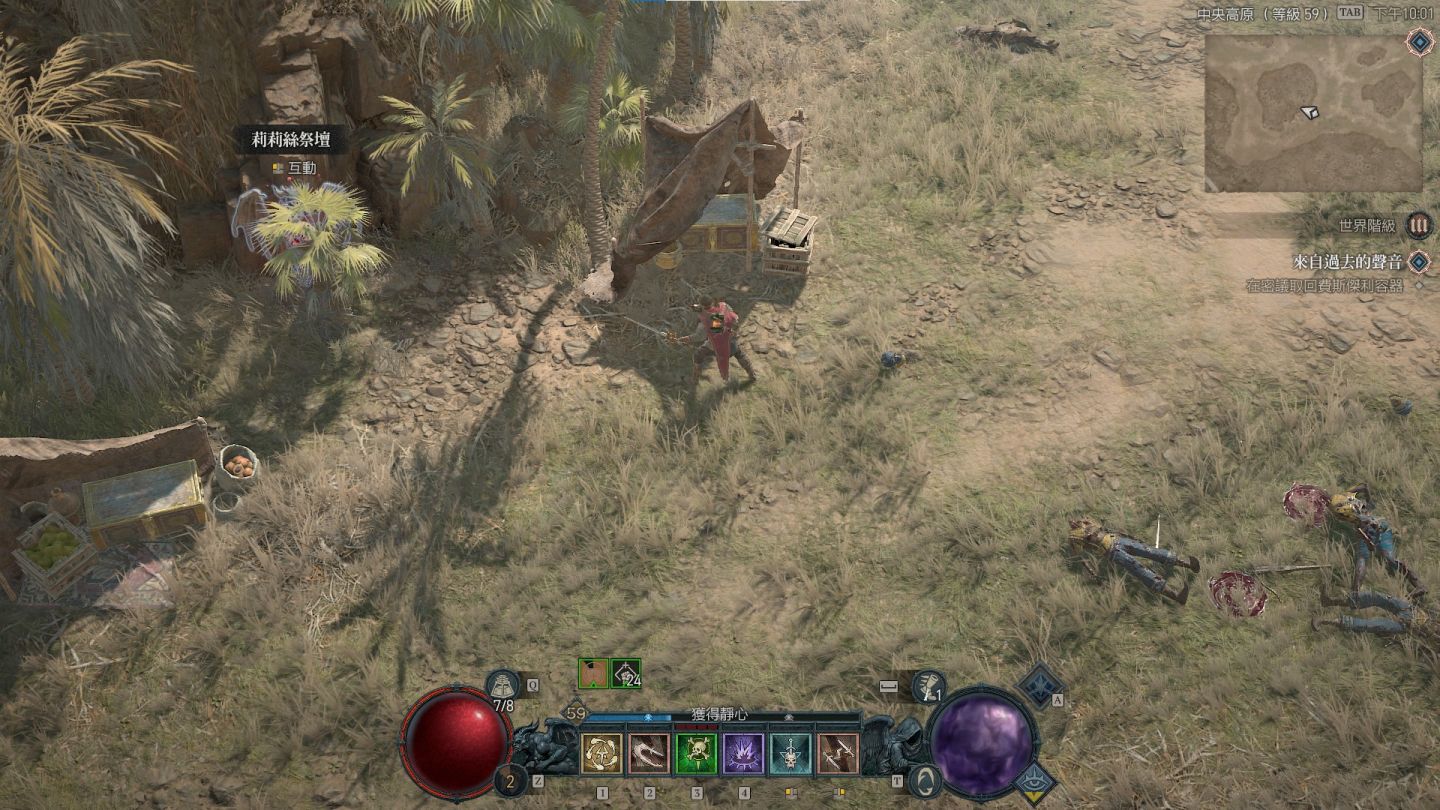The image size is (1440, 810).
Task: Click the quest marker above the minimap corner
Action: [1418, 41]
